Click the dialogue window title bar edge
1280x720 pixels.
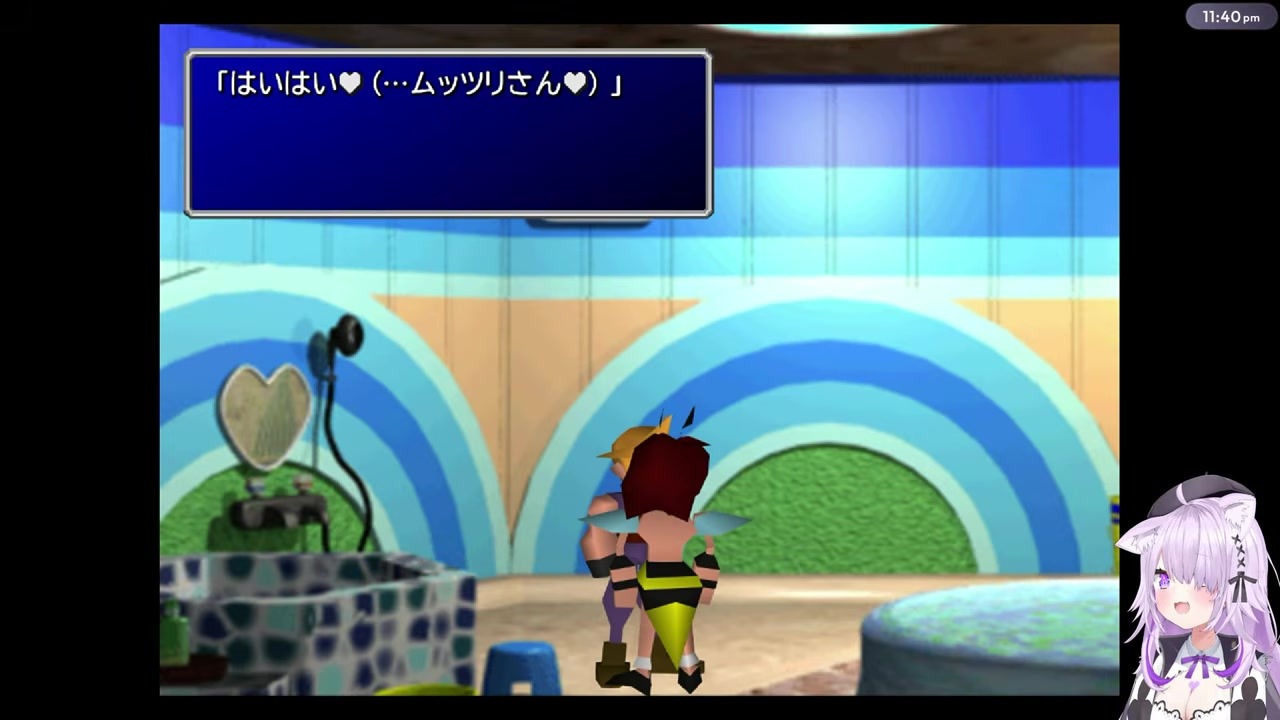[447, 52]
